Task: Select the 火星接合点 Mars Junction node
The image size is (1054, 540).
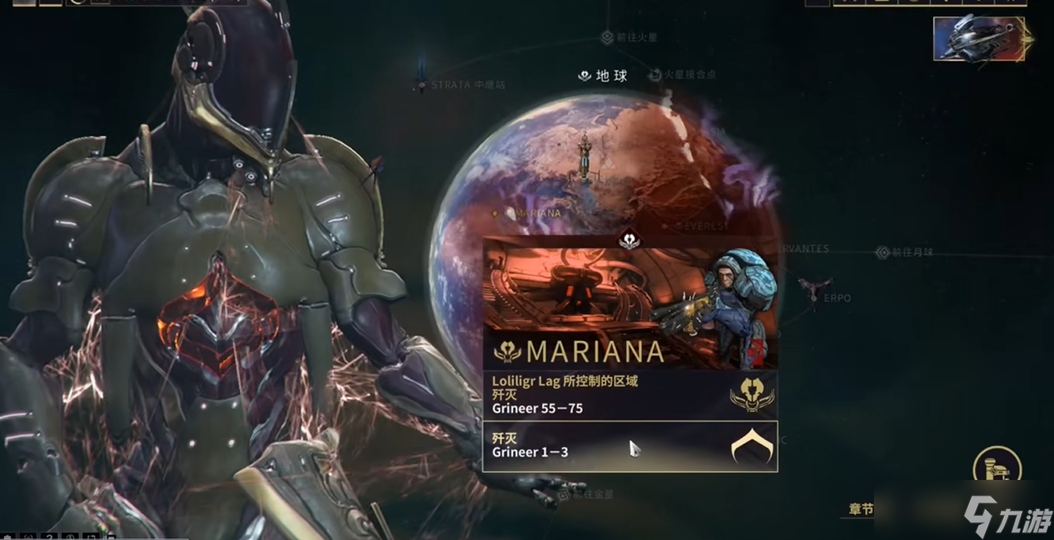Action: point(656,75)
